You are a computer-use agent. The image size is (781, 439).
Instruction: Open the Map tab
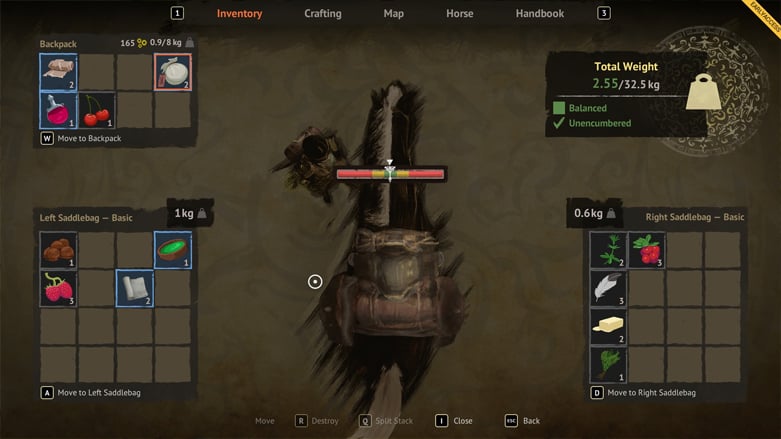tap(393, 14)
